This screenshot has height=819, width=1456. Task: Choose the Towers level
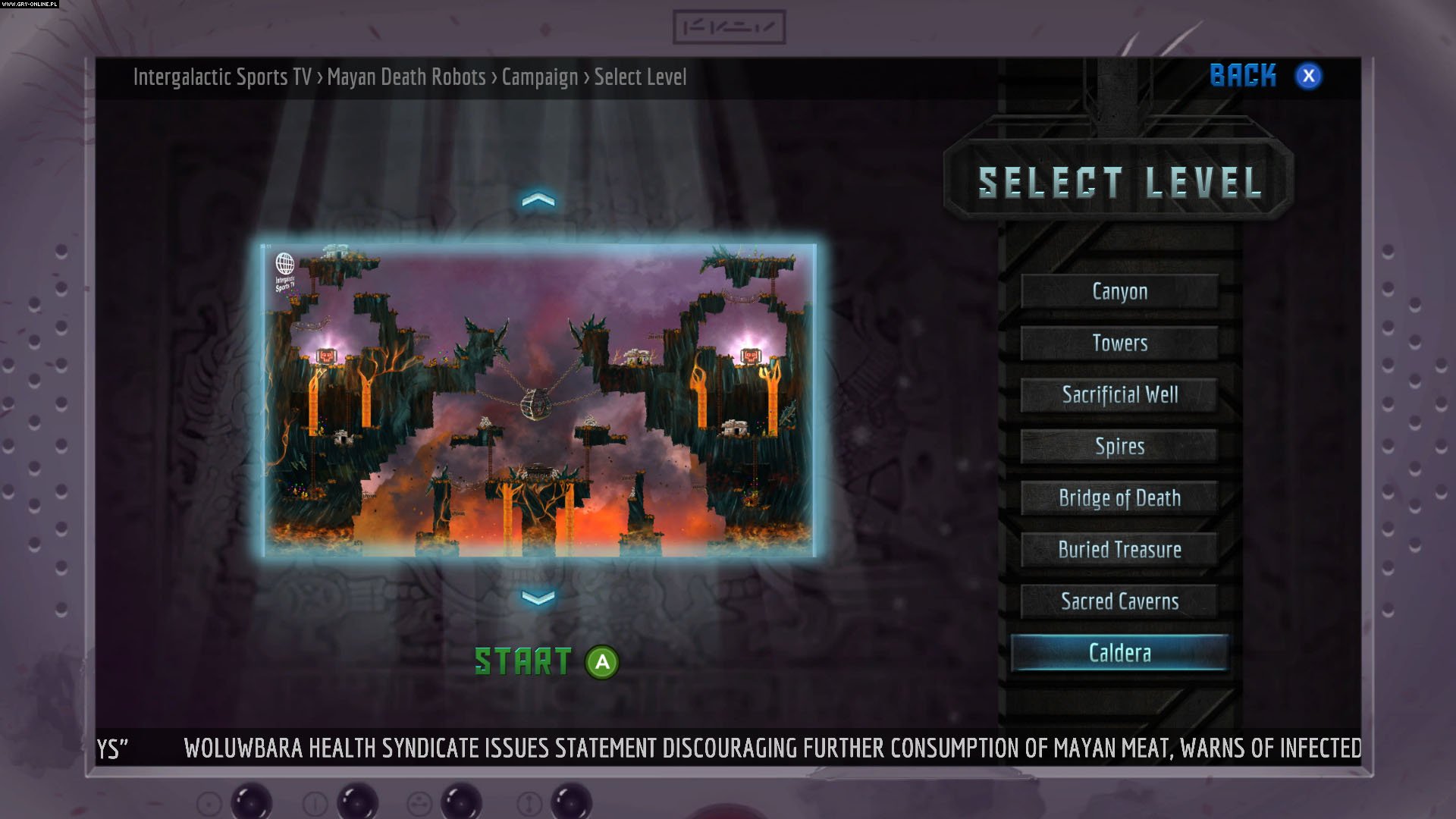click(x=1119, y=343)
